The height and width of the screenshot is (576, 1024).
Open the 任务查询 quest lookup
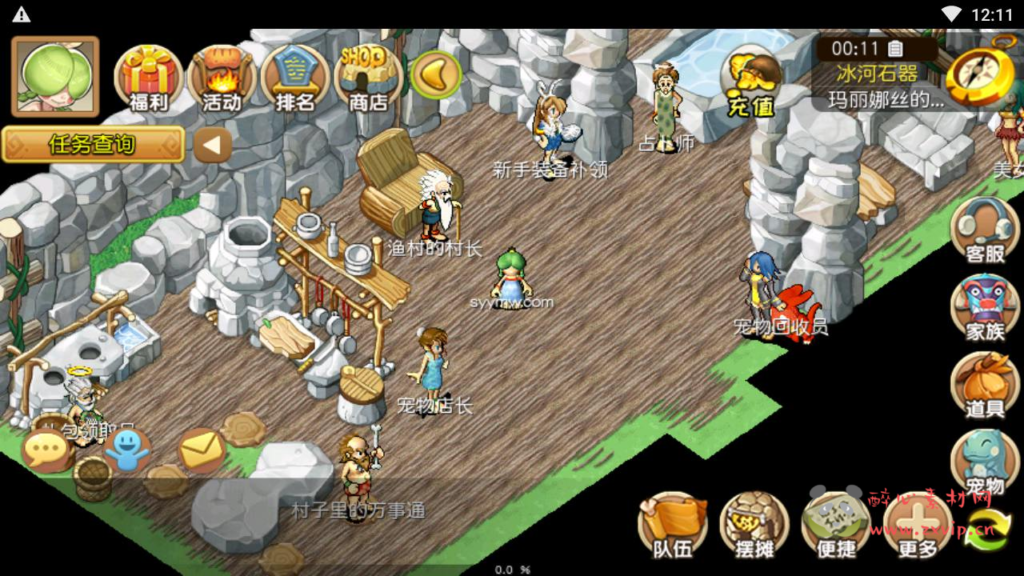[93, 144]
